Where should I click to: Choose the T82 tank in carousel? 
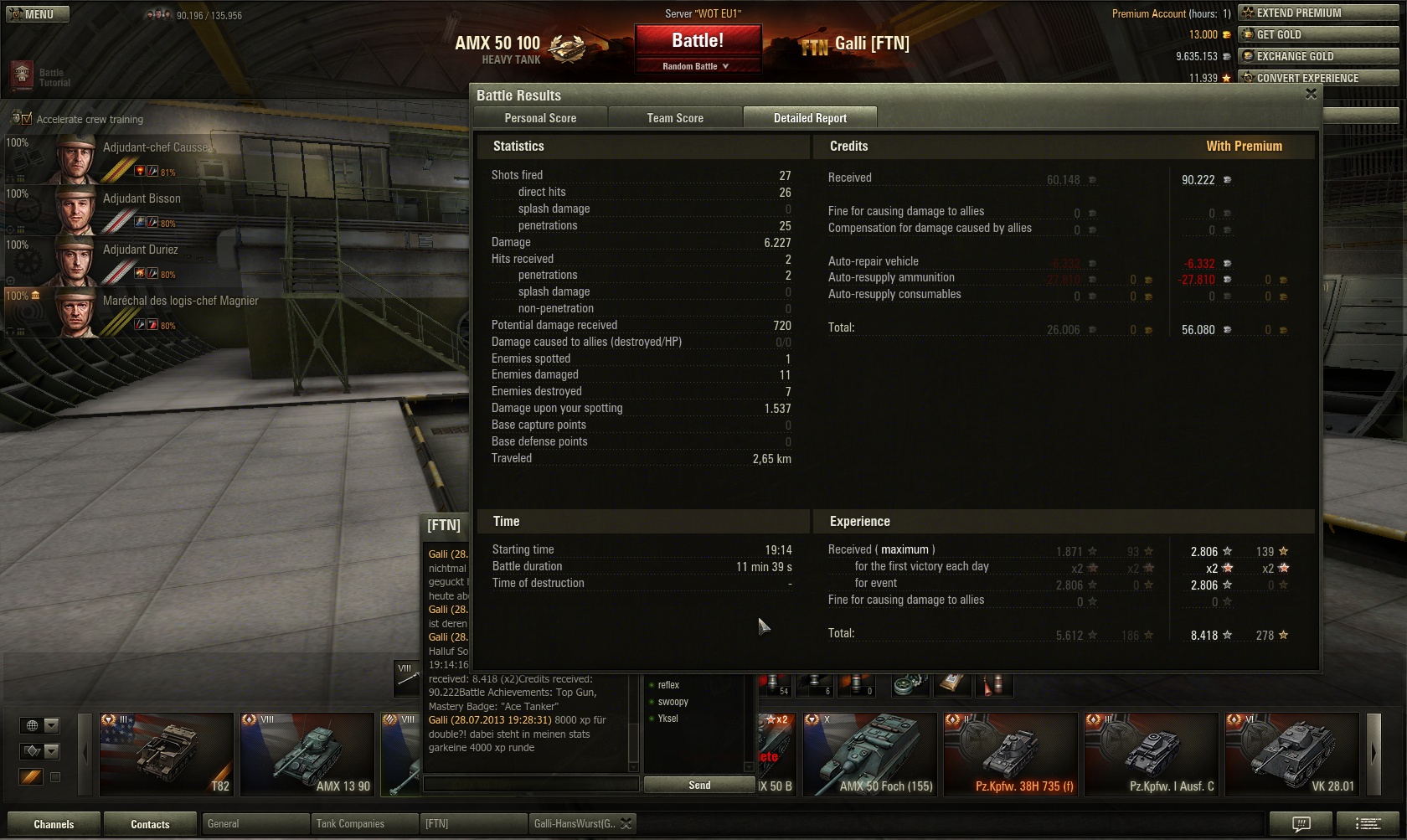[167, 754]
